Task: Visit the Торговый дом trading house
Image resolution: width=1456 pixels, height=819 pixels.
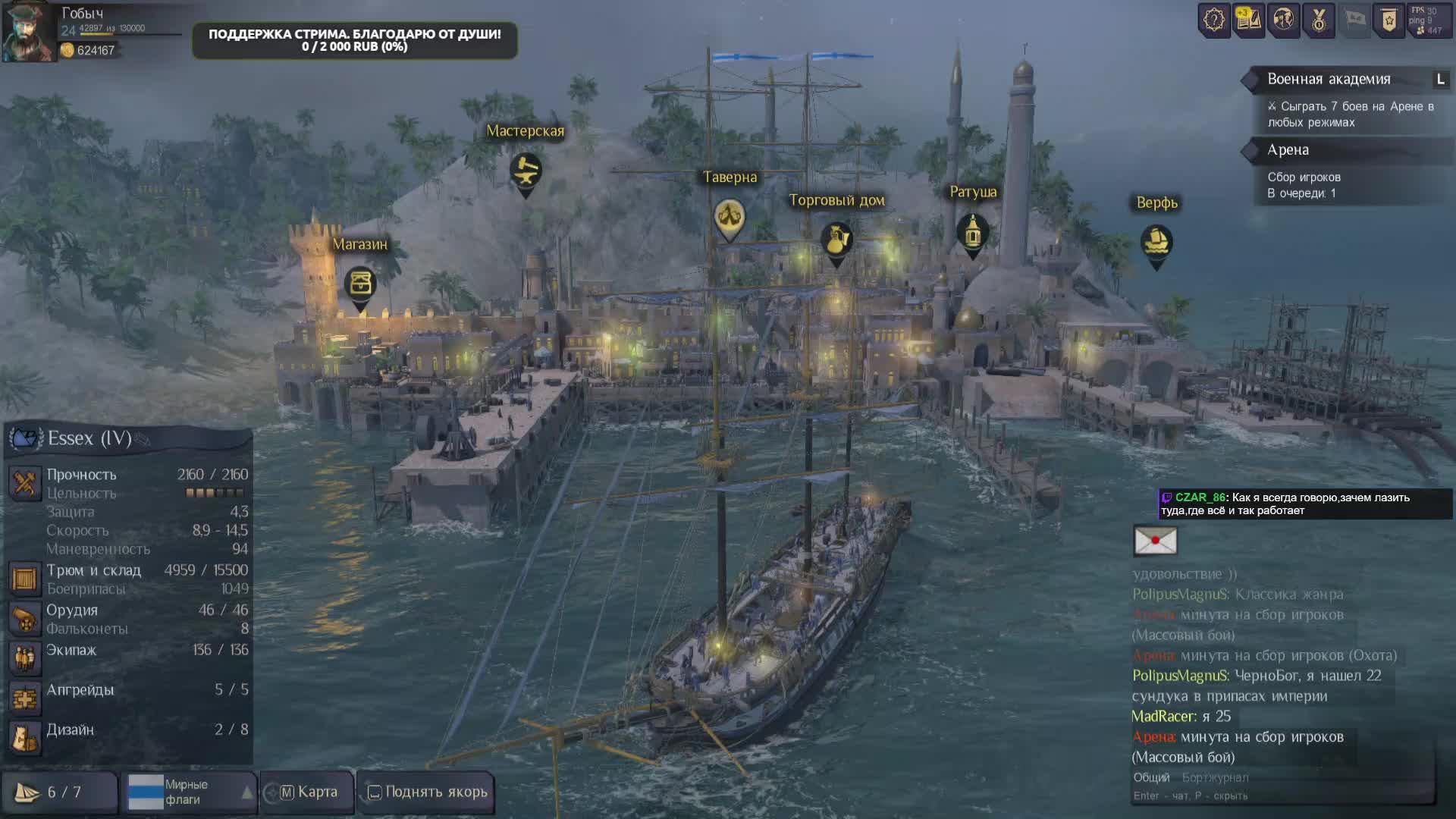Action: point(836,240)
